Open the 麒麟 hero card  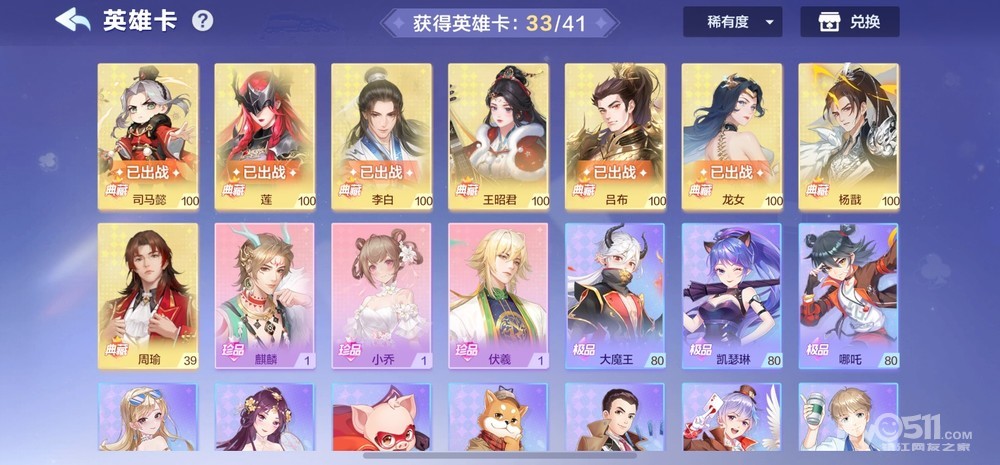(265, 296)
